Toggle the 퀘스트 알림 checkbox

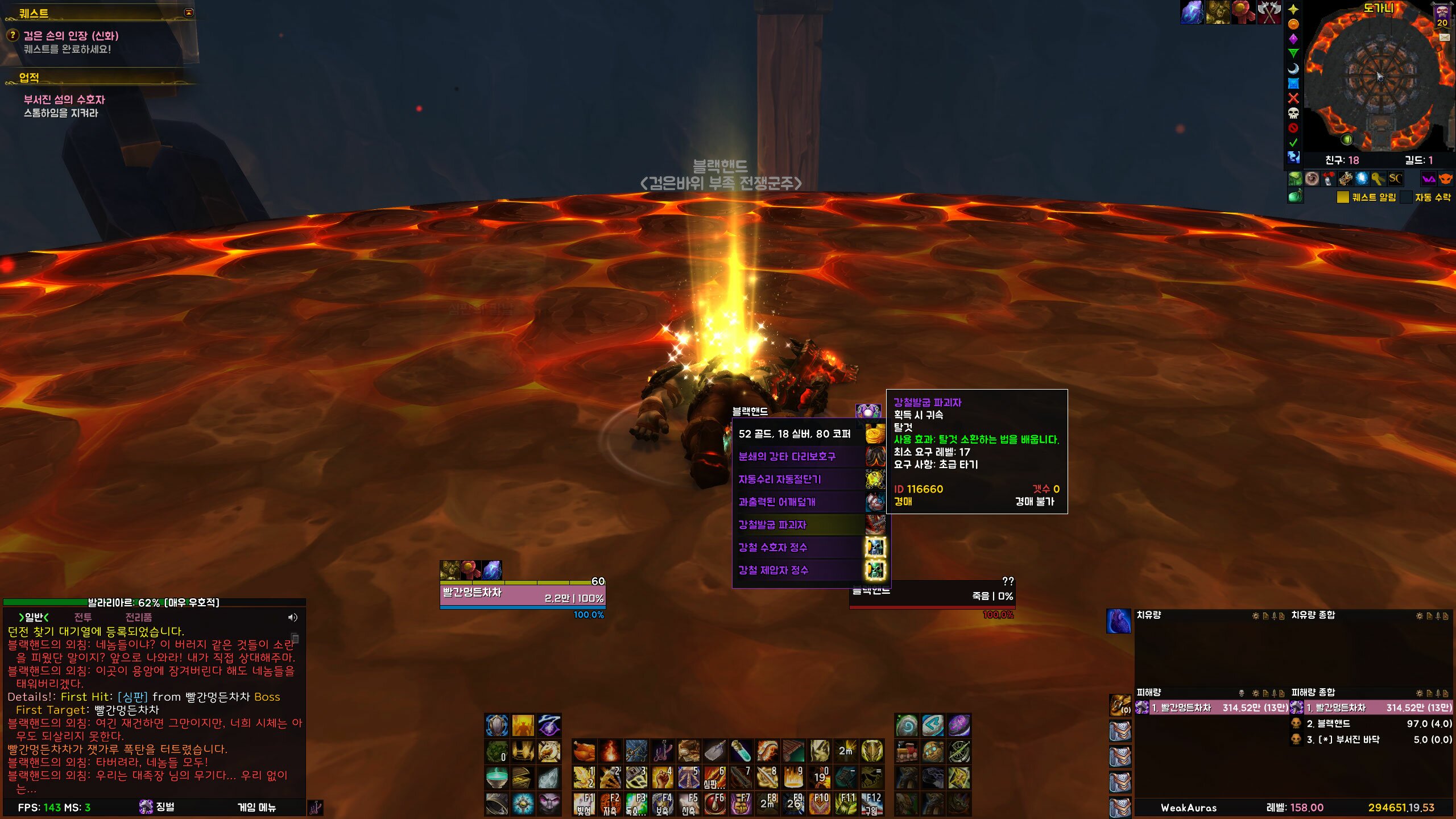1343,197
